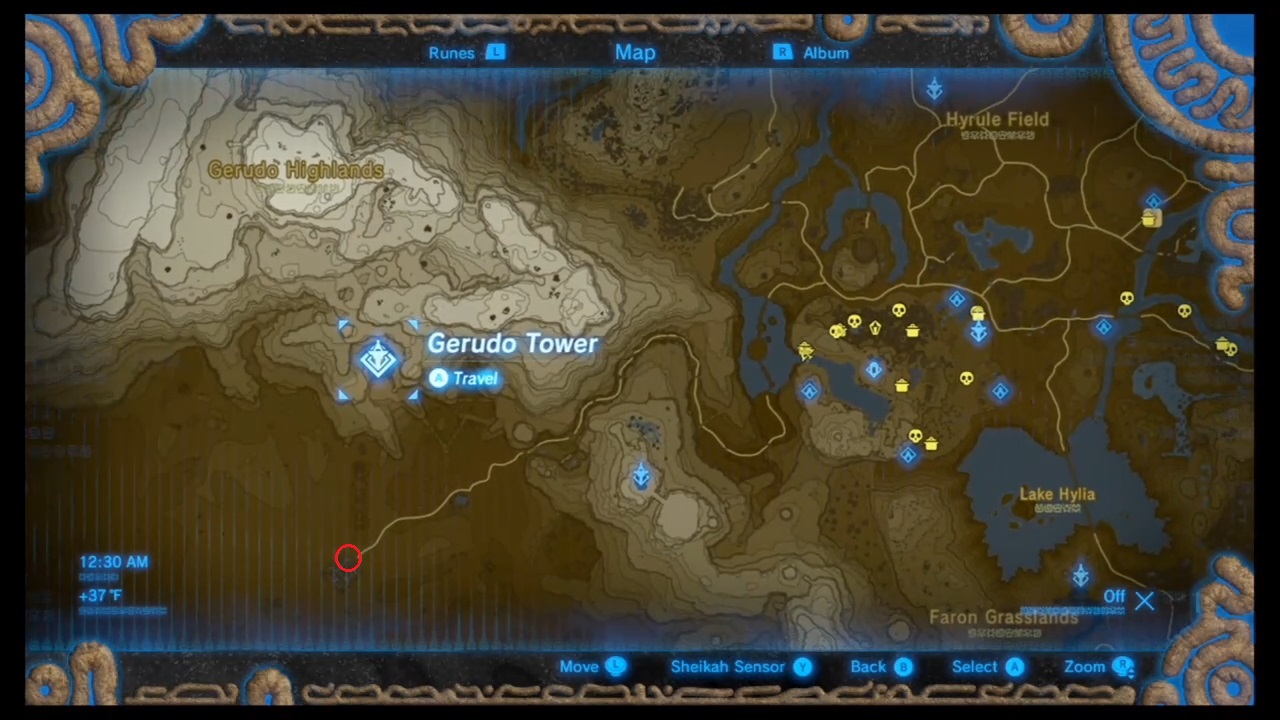Select the blue arrow marker near Hyrule Field

934,89
